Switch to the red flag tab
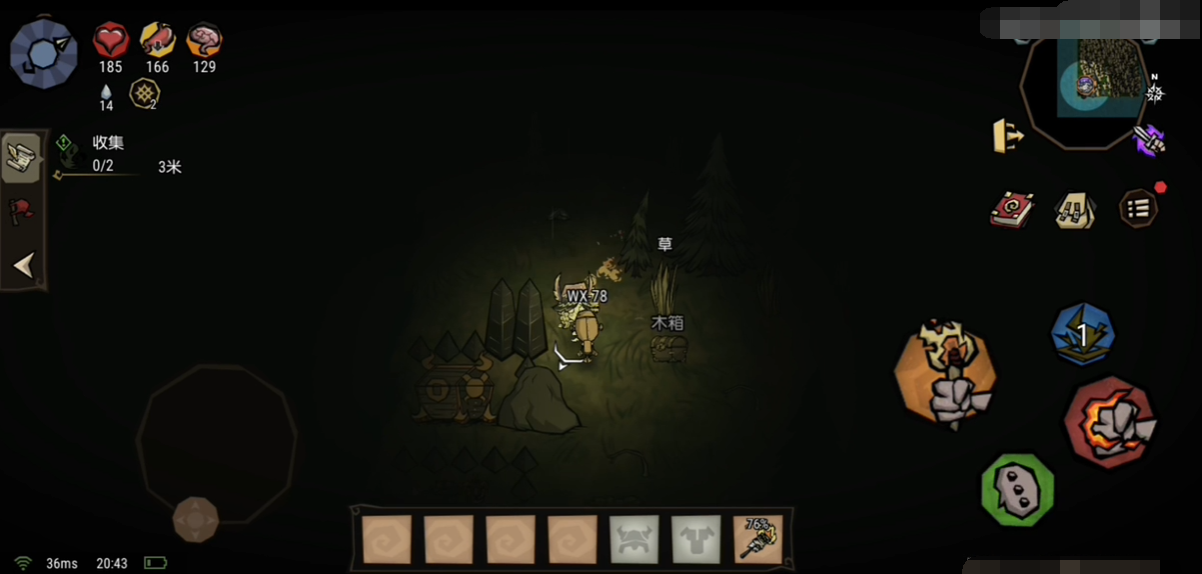Image resolution: width=1202 pixels, height=574 pixels. [21, 210]
